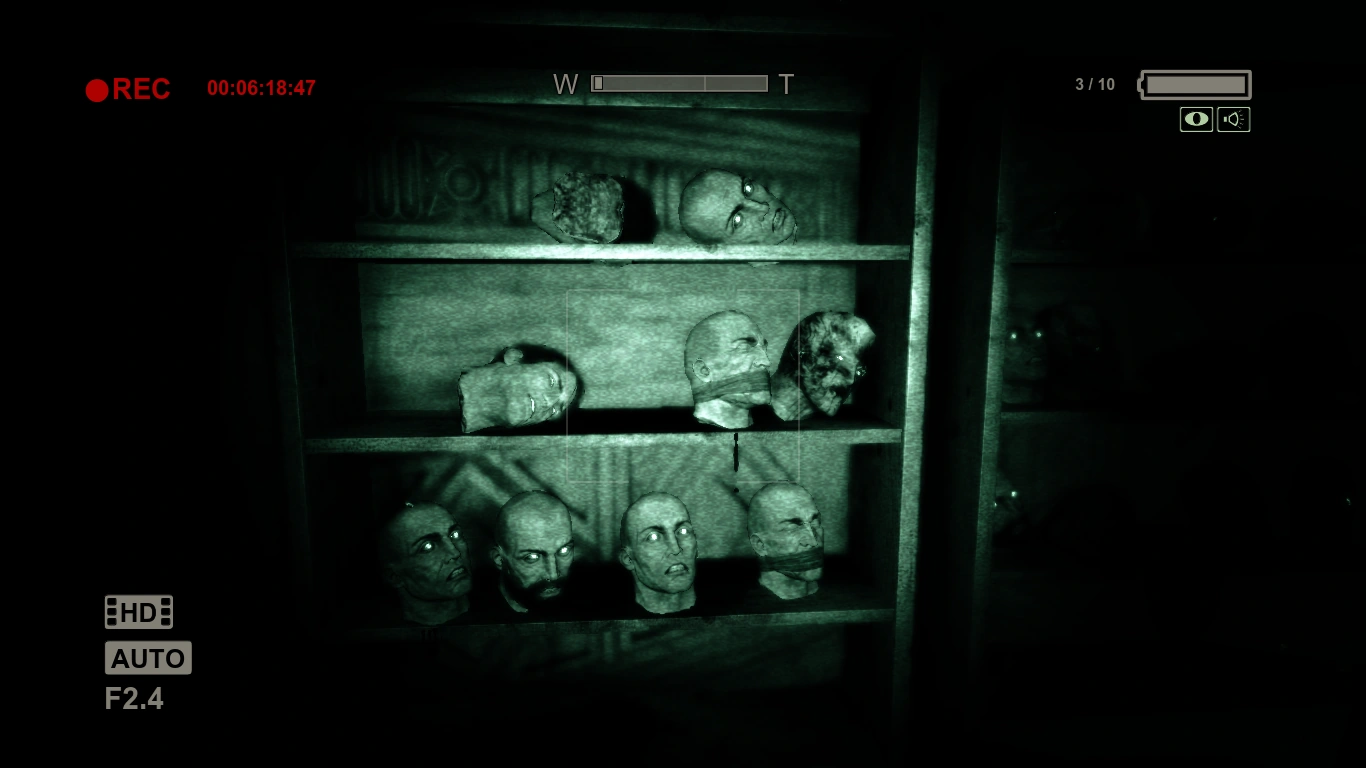This screenshot has height=768, width=1366.
Task: Expand the battery level 3/10 readout
Action: click(x=1093, y=84)
